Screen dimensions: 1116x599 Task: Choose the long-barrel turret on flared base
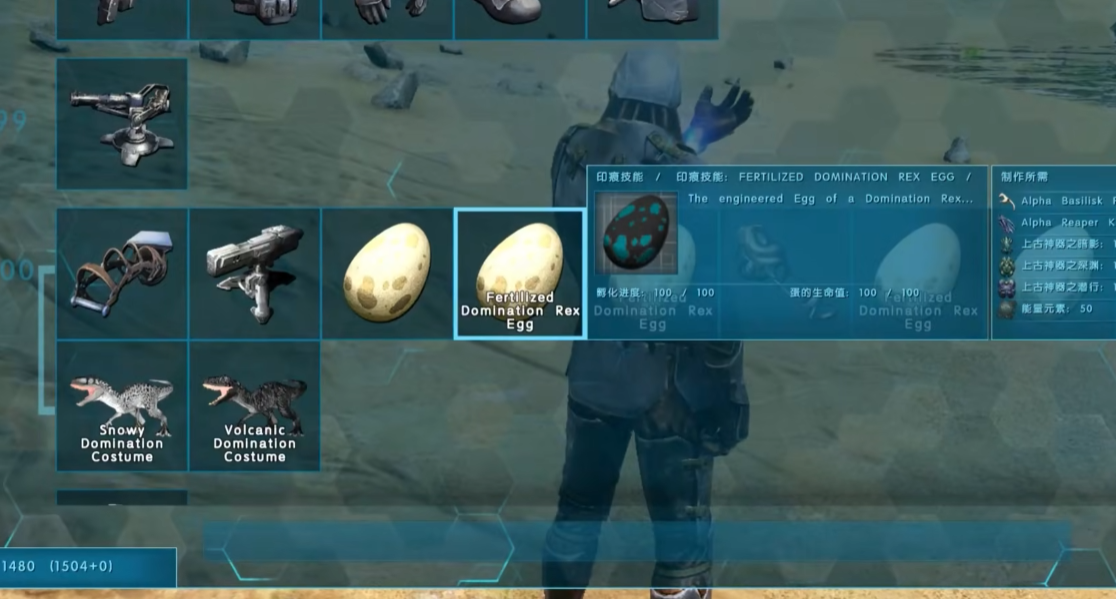point(122,123)
